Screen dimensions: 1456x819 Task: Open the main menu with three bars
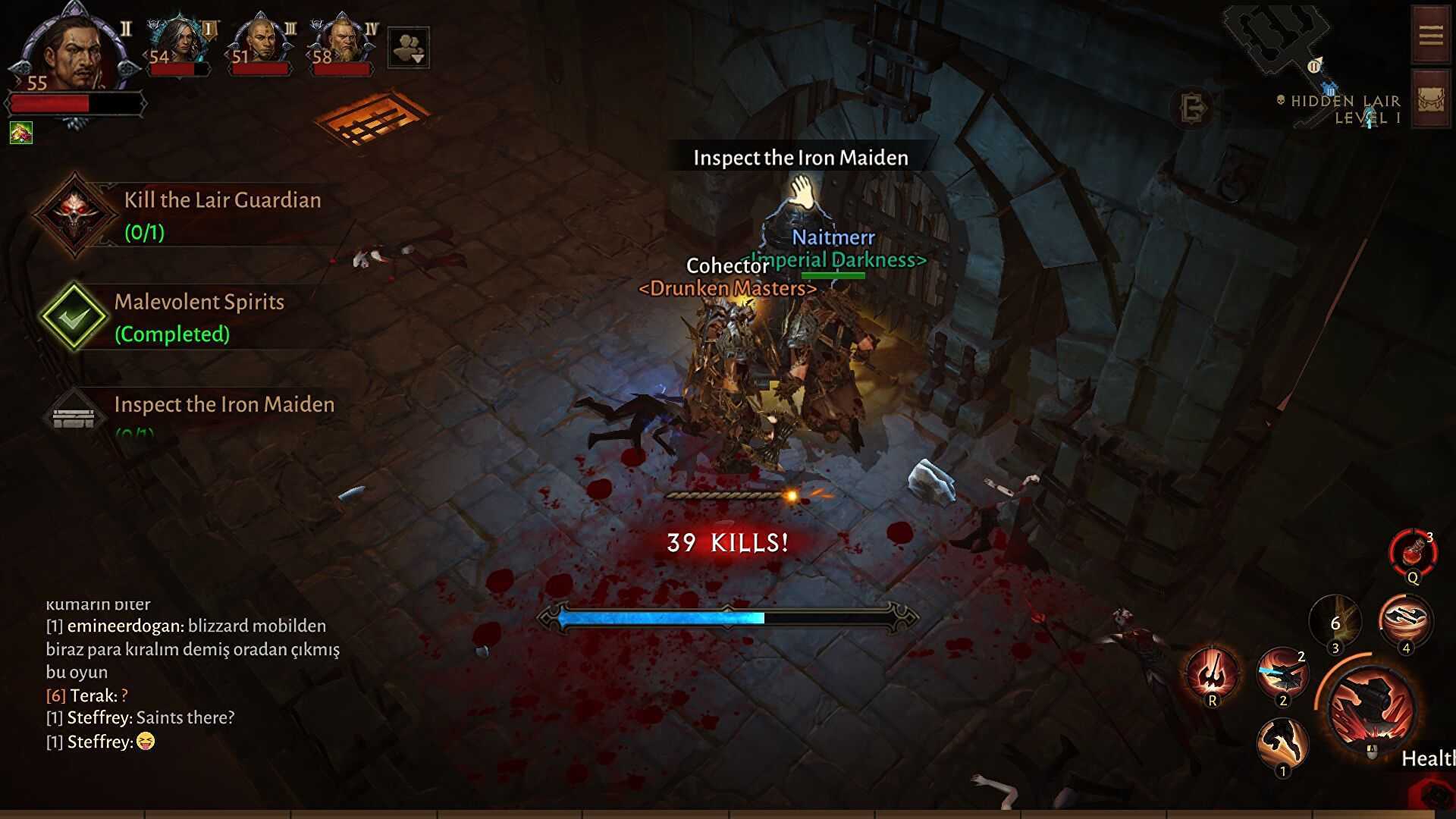click(1430, 35)
